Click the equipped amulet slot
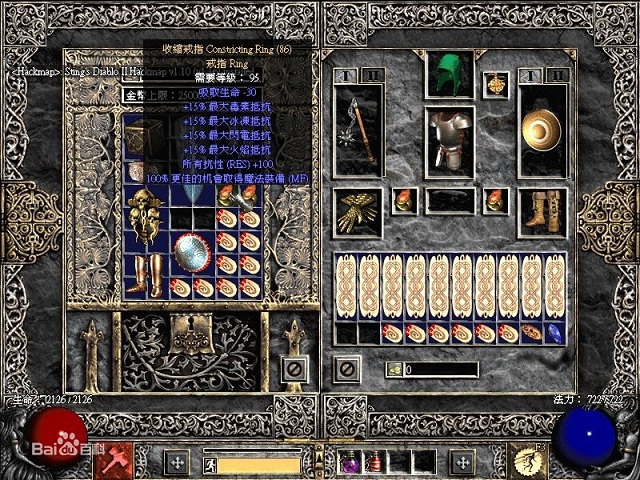Image resolution: width=640 pixels, height=480 pixels. [x=495, y=85]
